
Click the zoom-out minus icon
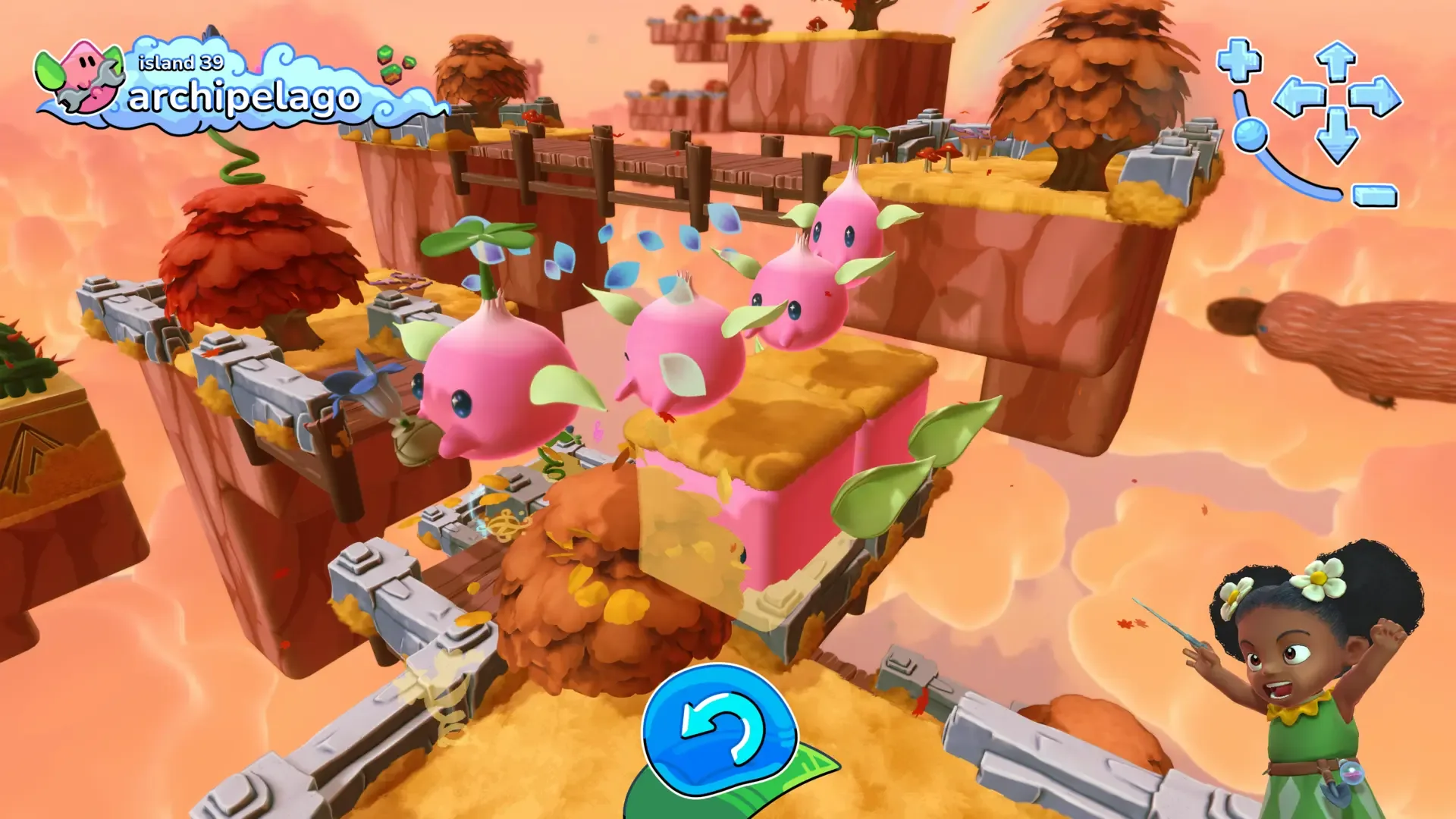[x=1375, y=196]
